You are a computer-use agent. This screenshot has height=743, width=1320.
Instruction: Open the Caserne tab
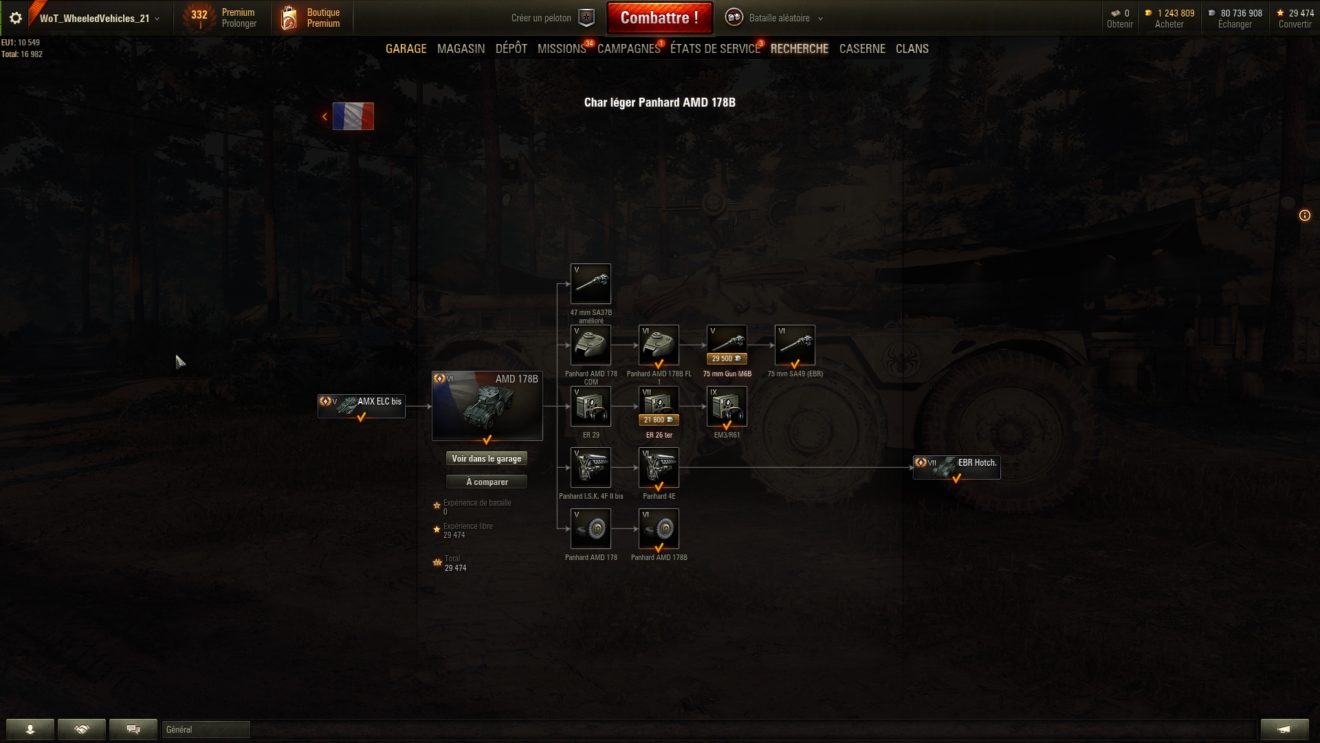coord(862,49)
